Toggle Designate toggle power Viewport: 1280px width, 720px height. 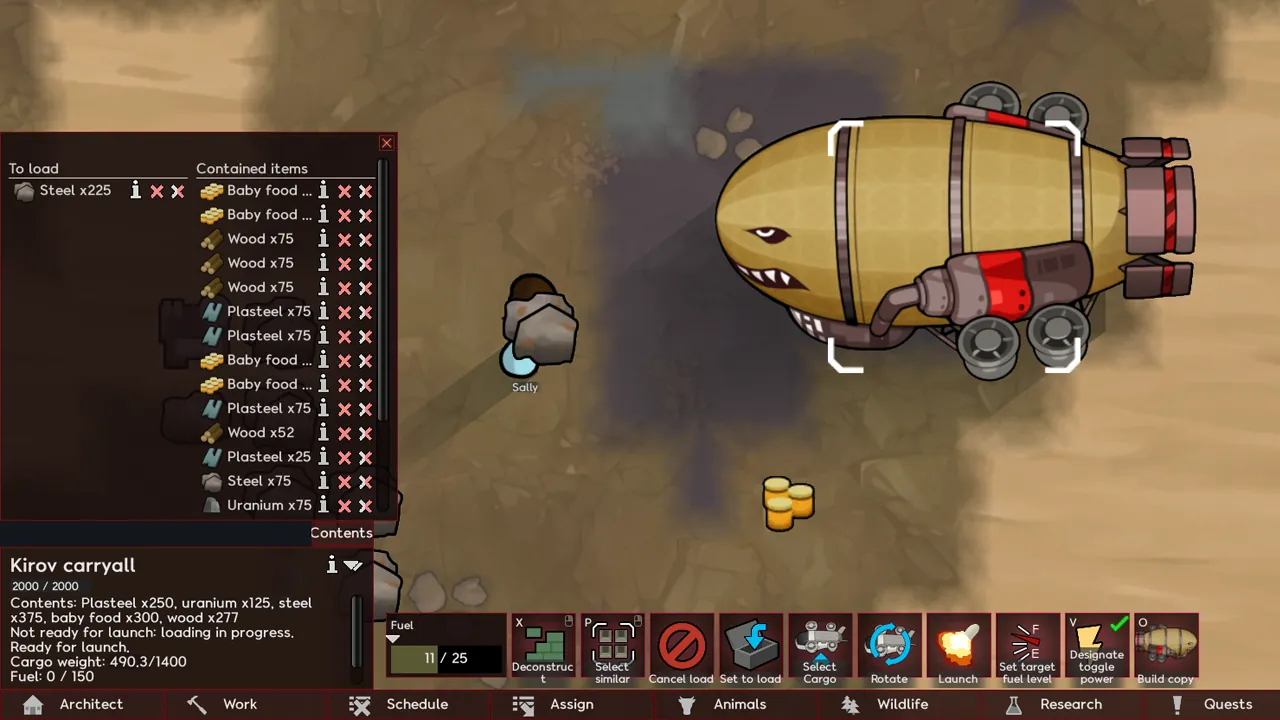(1097, 649)
